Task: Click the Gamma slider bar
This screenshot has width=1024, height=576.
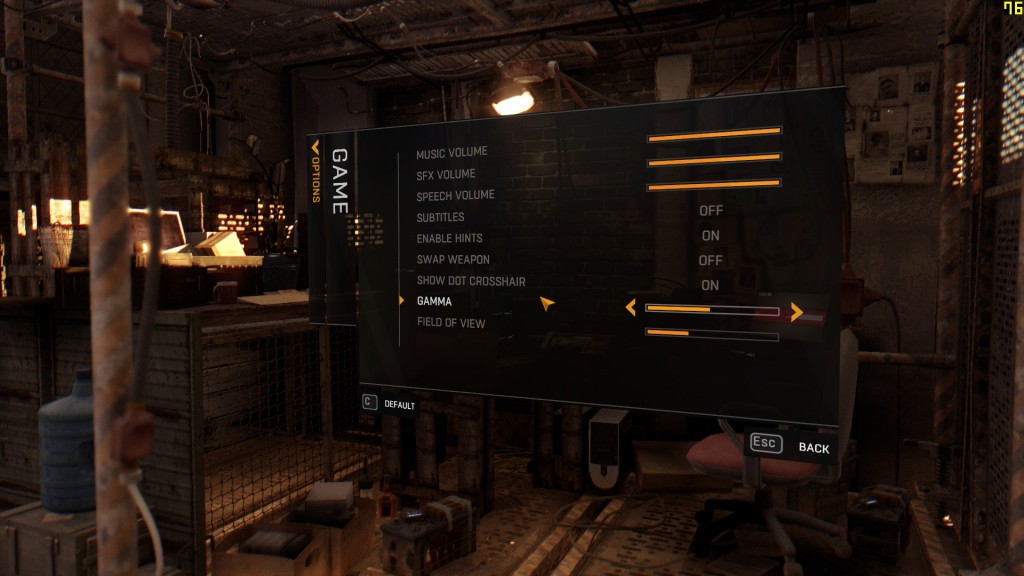Action: 712,310
